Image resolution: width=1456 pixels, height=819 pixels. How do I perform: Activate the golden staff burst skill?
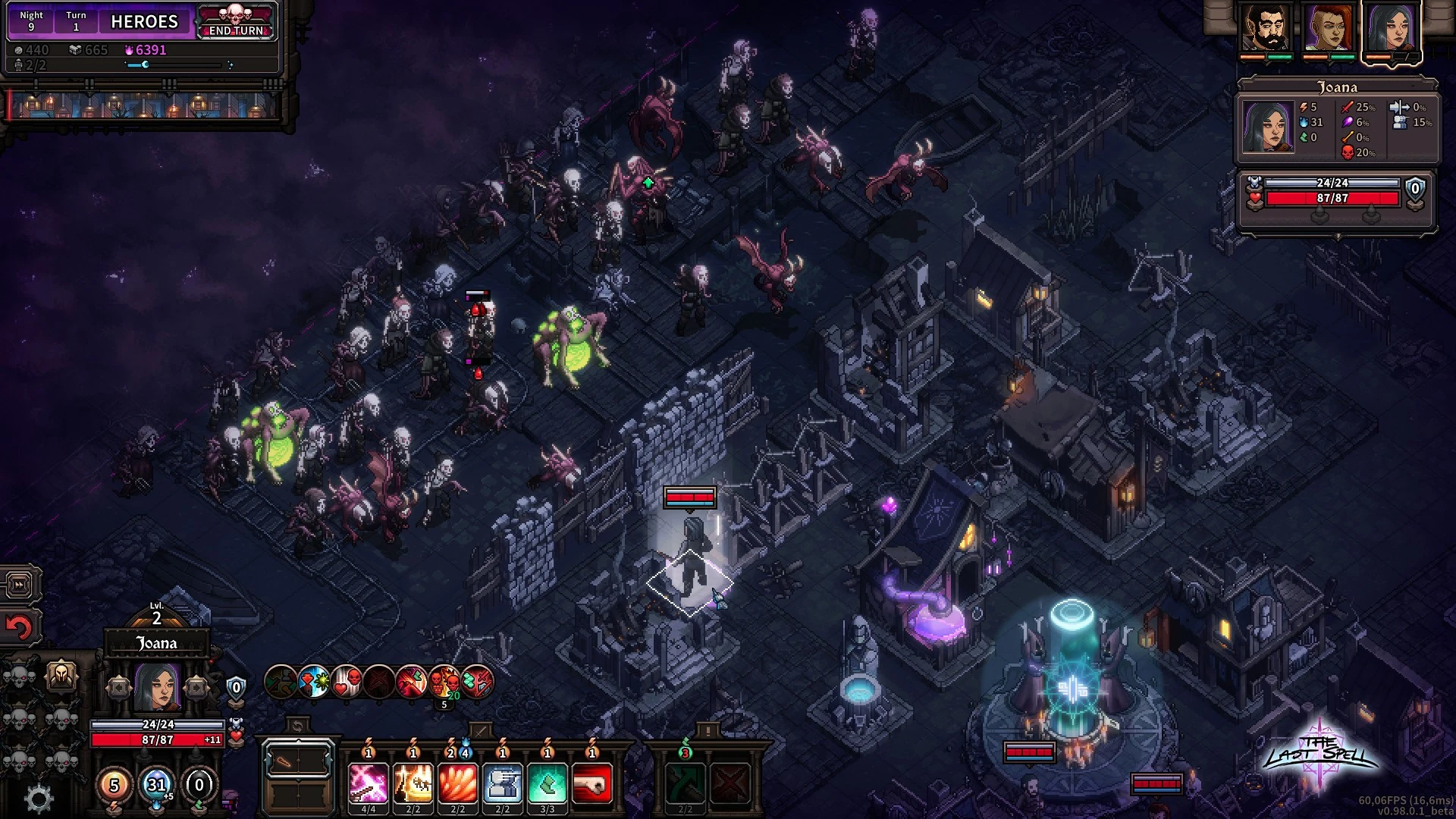tap(413, 783)
